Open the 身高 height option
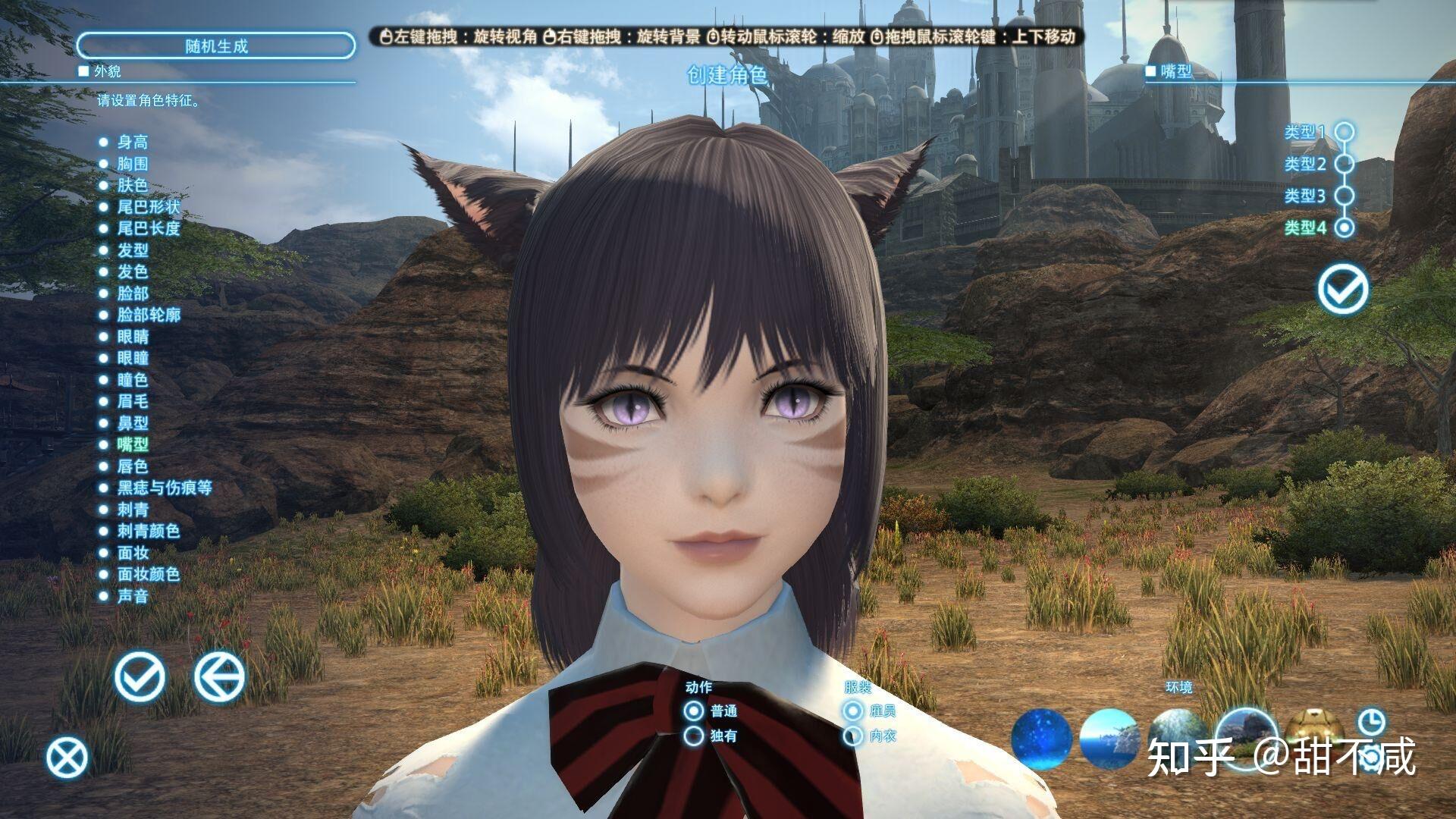This screenshot has width=1456, height=819. coord(132,142)
